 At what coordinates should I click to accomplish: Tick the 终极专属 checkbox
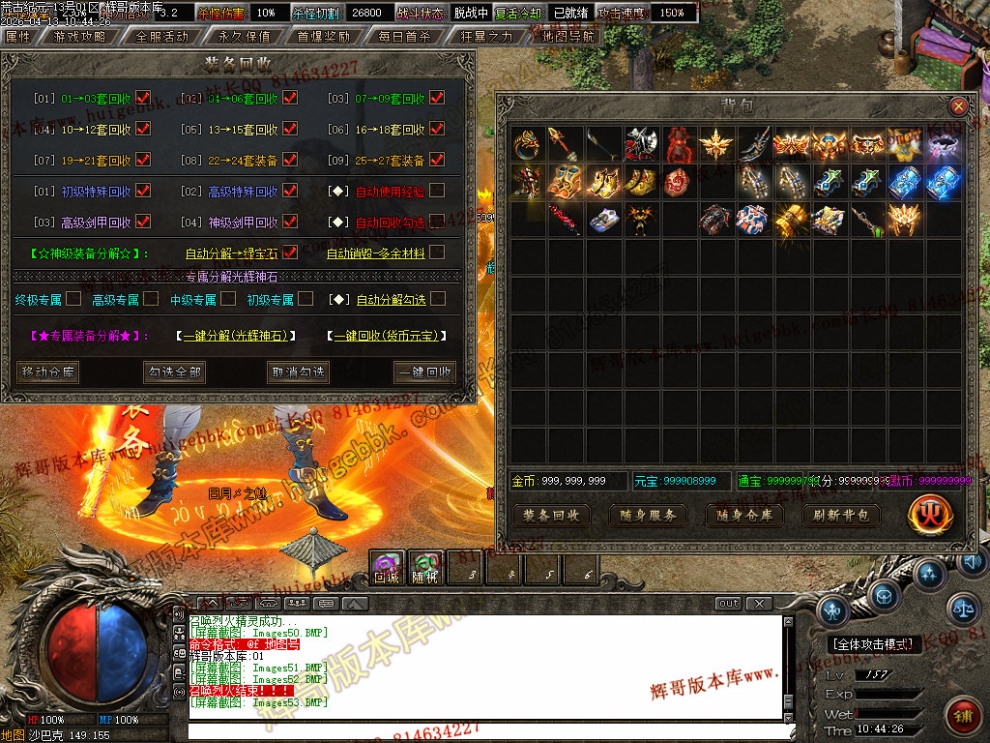click(74, 299)
